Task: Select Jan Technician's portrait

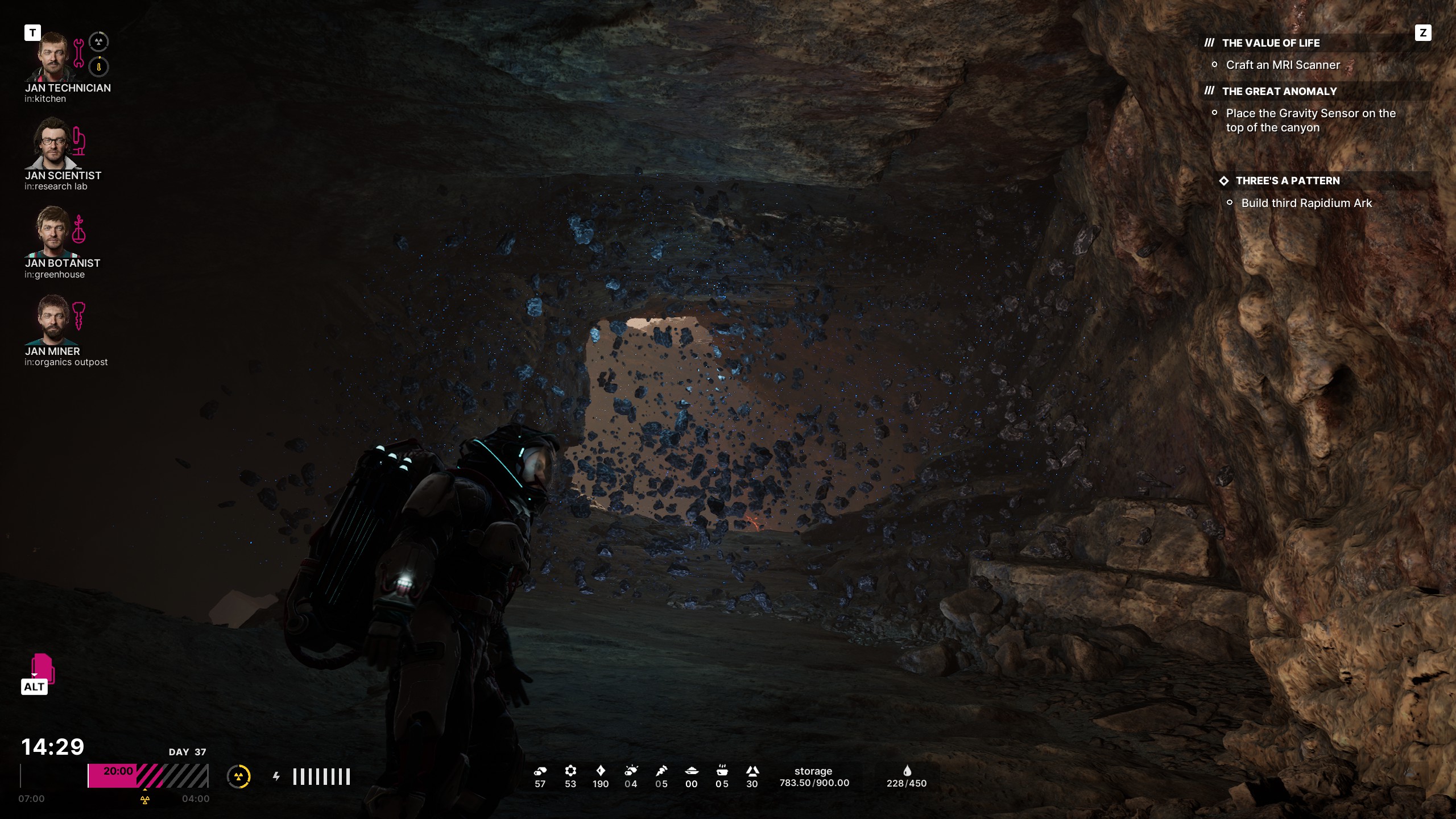Action: [52, 57]
